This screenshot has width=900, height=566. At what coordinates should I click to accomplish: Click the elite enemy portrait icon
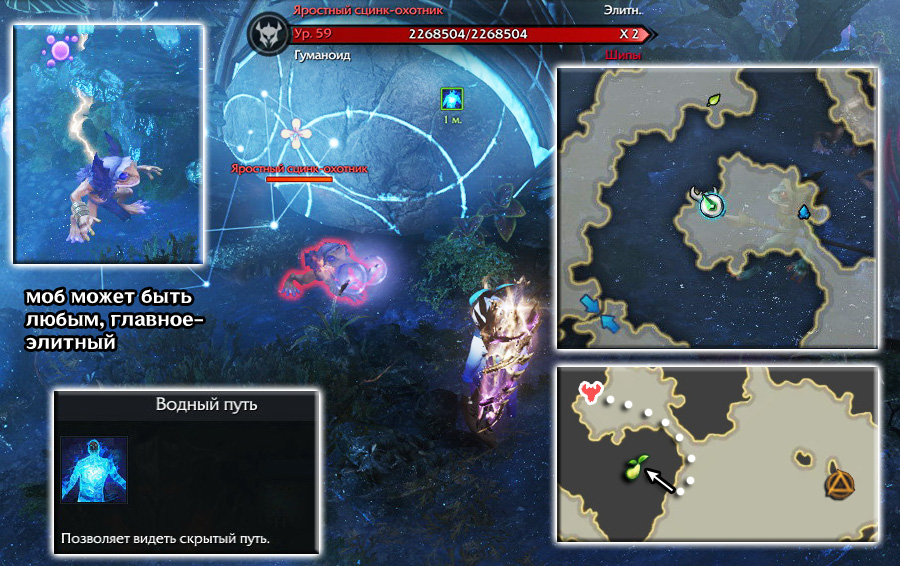coord(268,35)
